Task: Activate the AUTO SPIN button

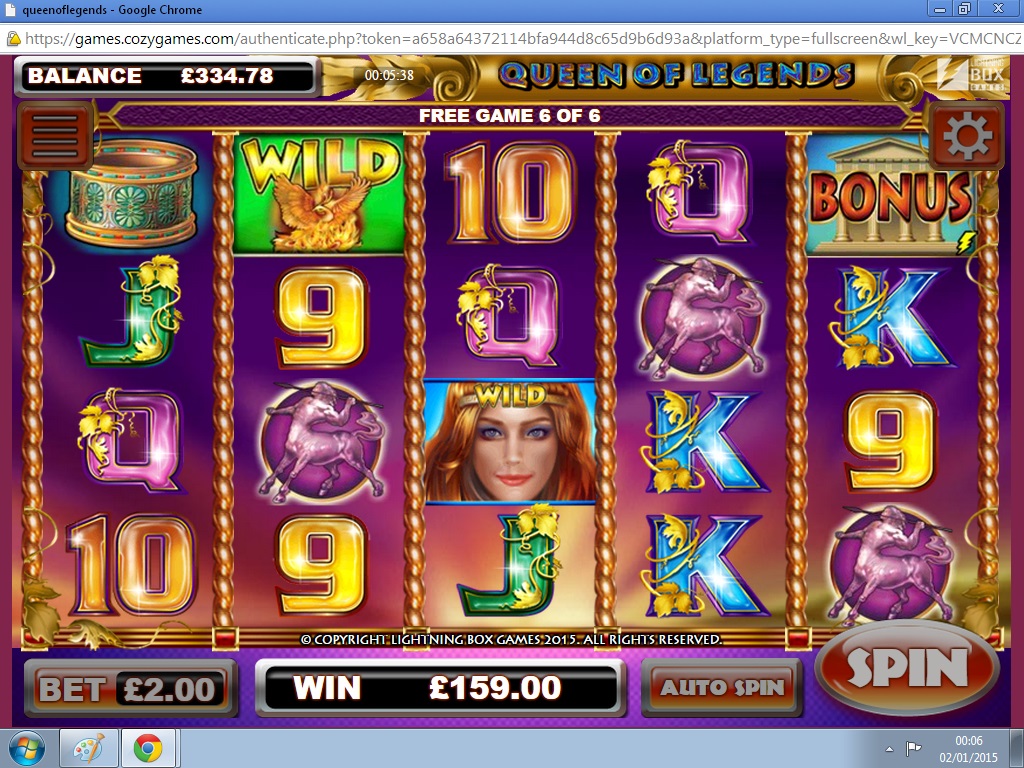Action: point(721,688)
